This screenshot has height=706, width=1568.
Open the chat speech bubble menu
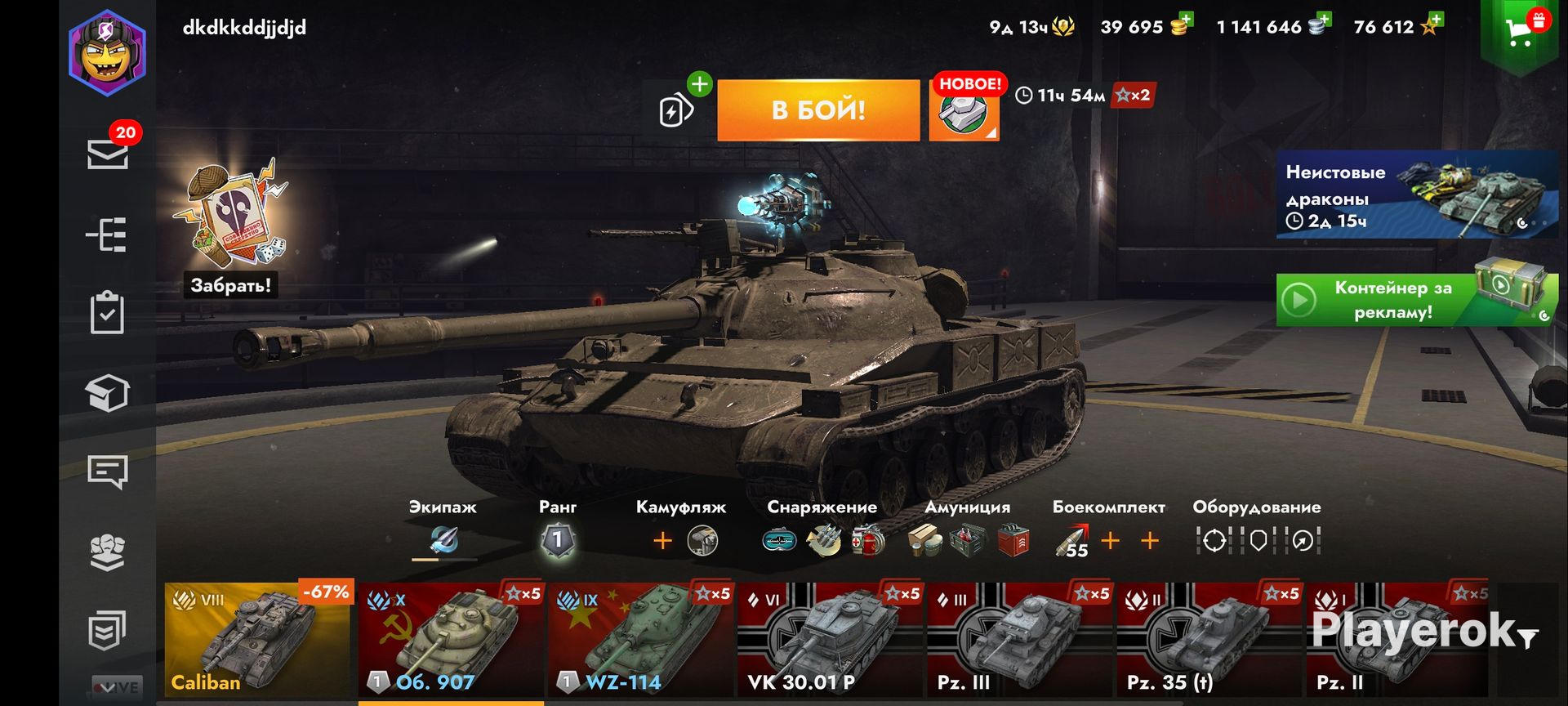tap(107, 471)
